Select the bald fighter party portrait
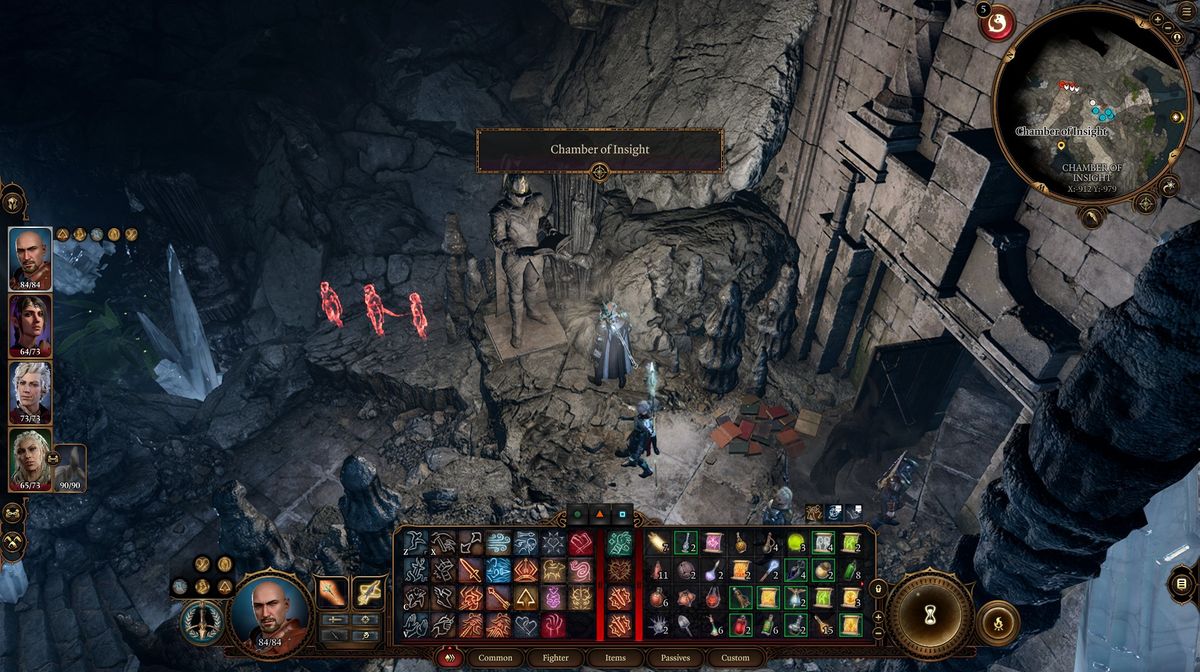1200x672 pixels. pos(30,258)
